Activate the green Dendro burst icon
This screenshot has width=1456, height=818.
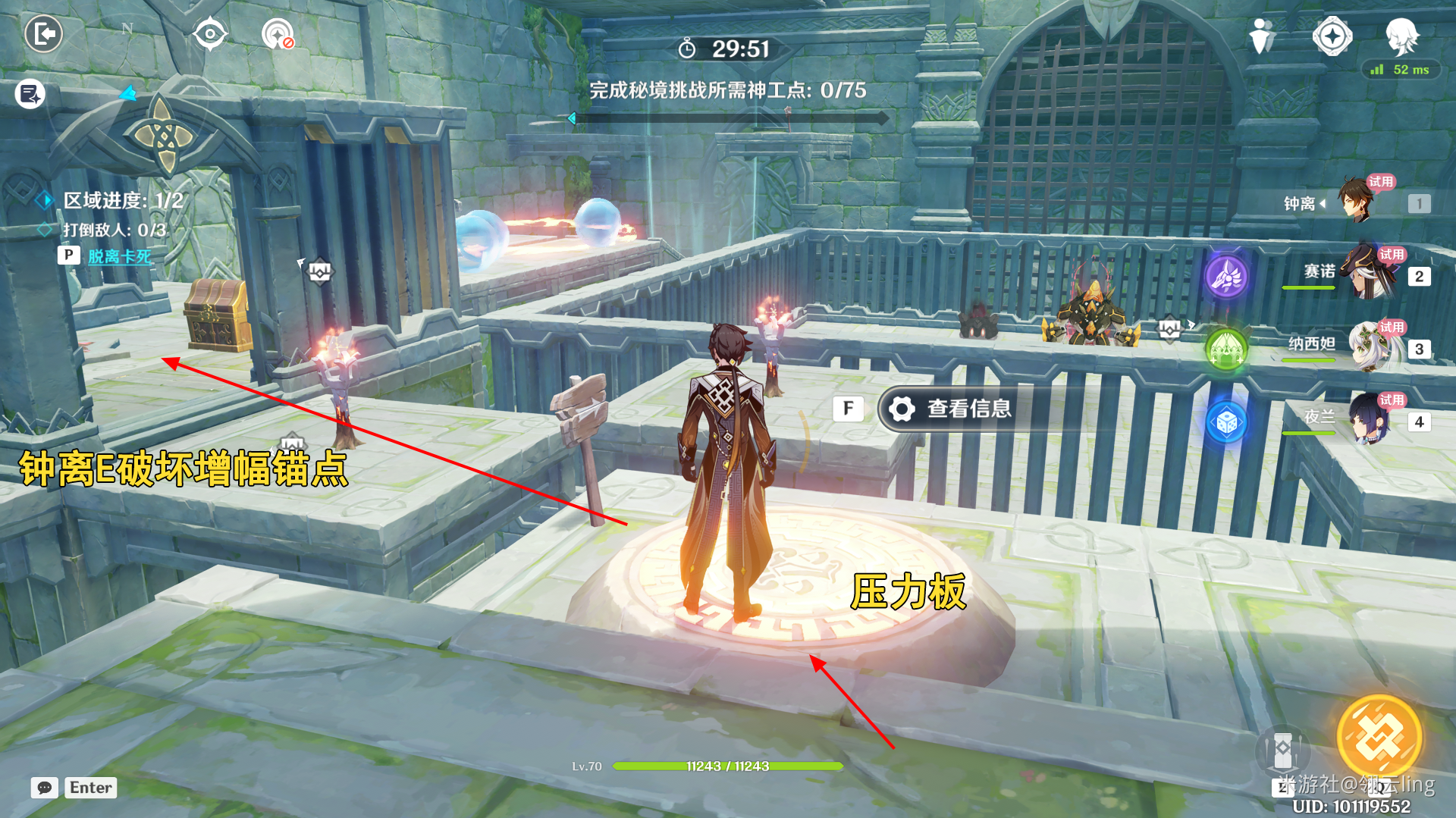[x=1226, y=349]
